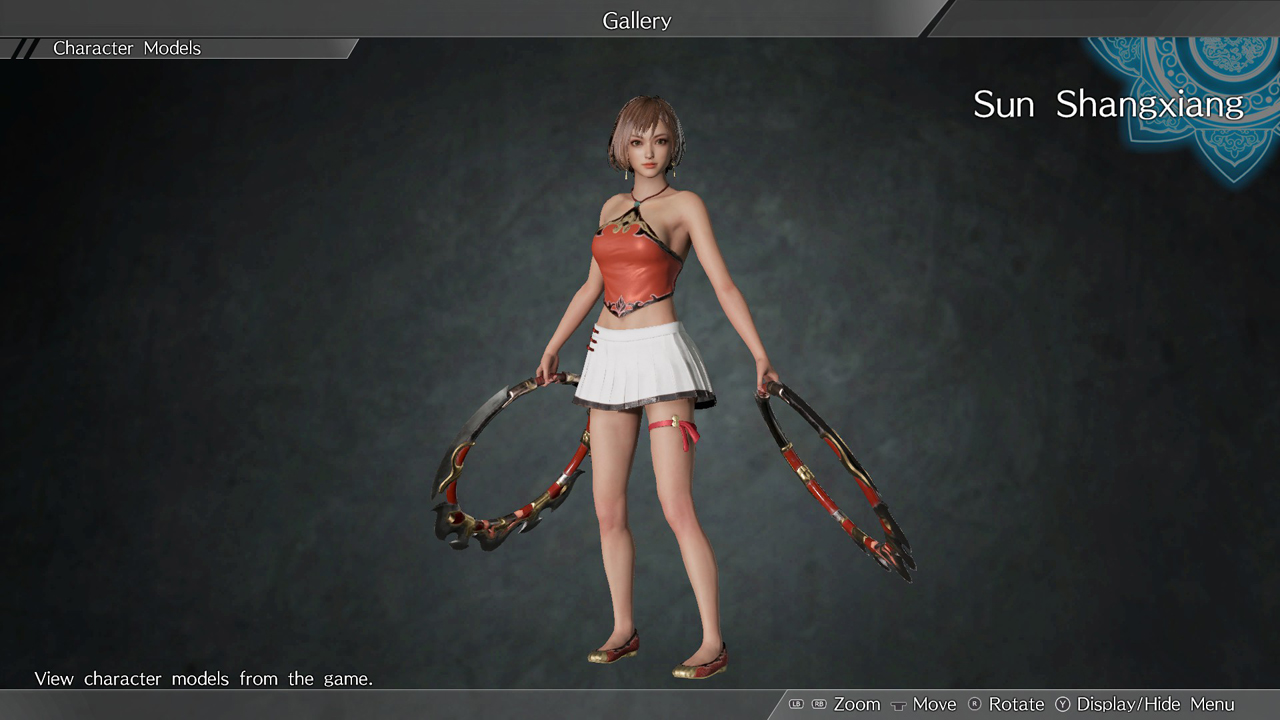
Task: Click the Gallery header bar
Action: 637,19
